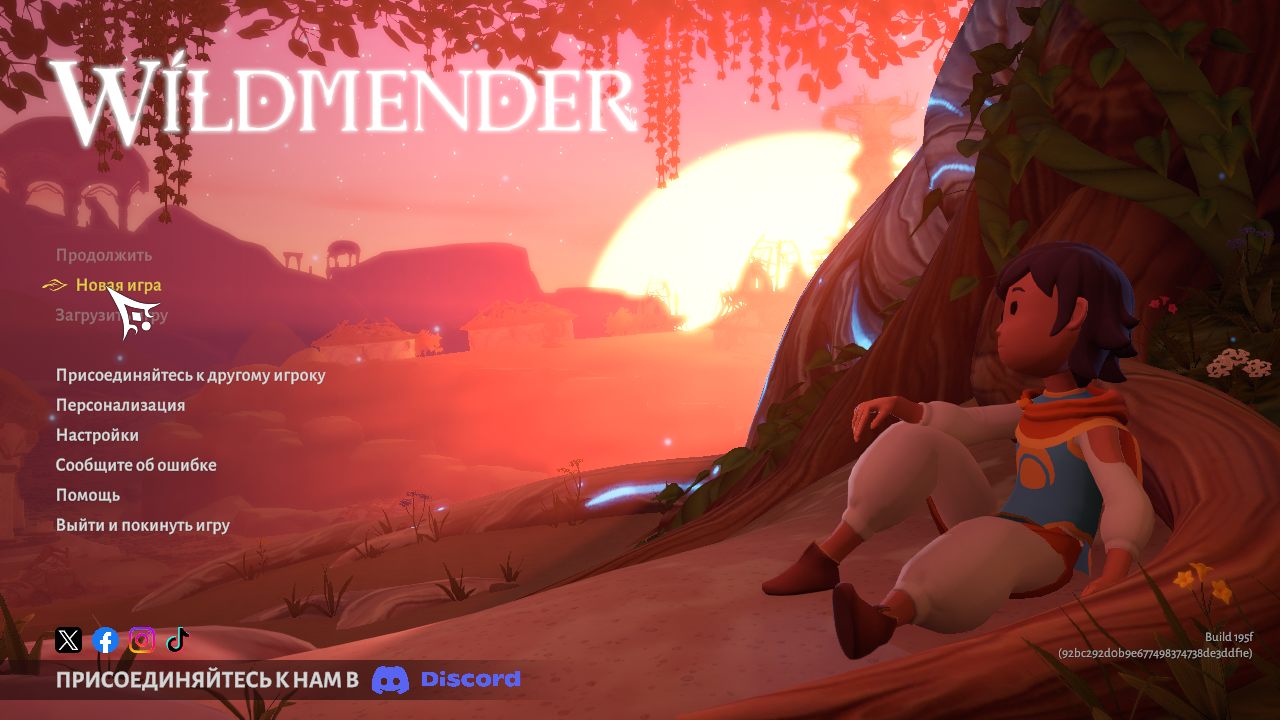1280x720 pixels.
Task: Select Продолжить from the main menu
Action: click(x=105, y=255)
